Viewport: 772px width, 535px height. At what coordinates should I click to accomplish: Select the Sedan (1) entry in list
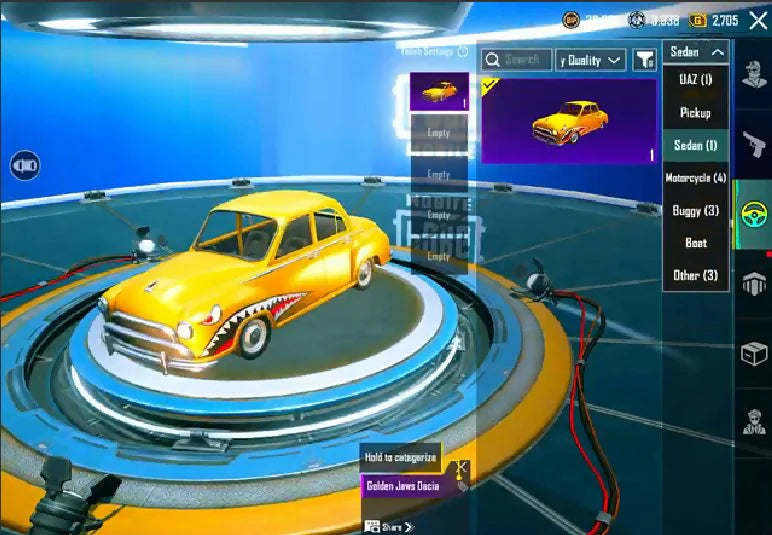click(696, 145)
